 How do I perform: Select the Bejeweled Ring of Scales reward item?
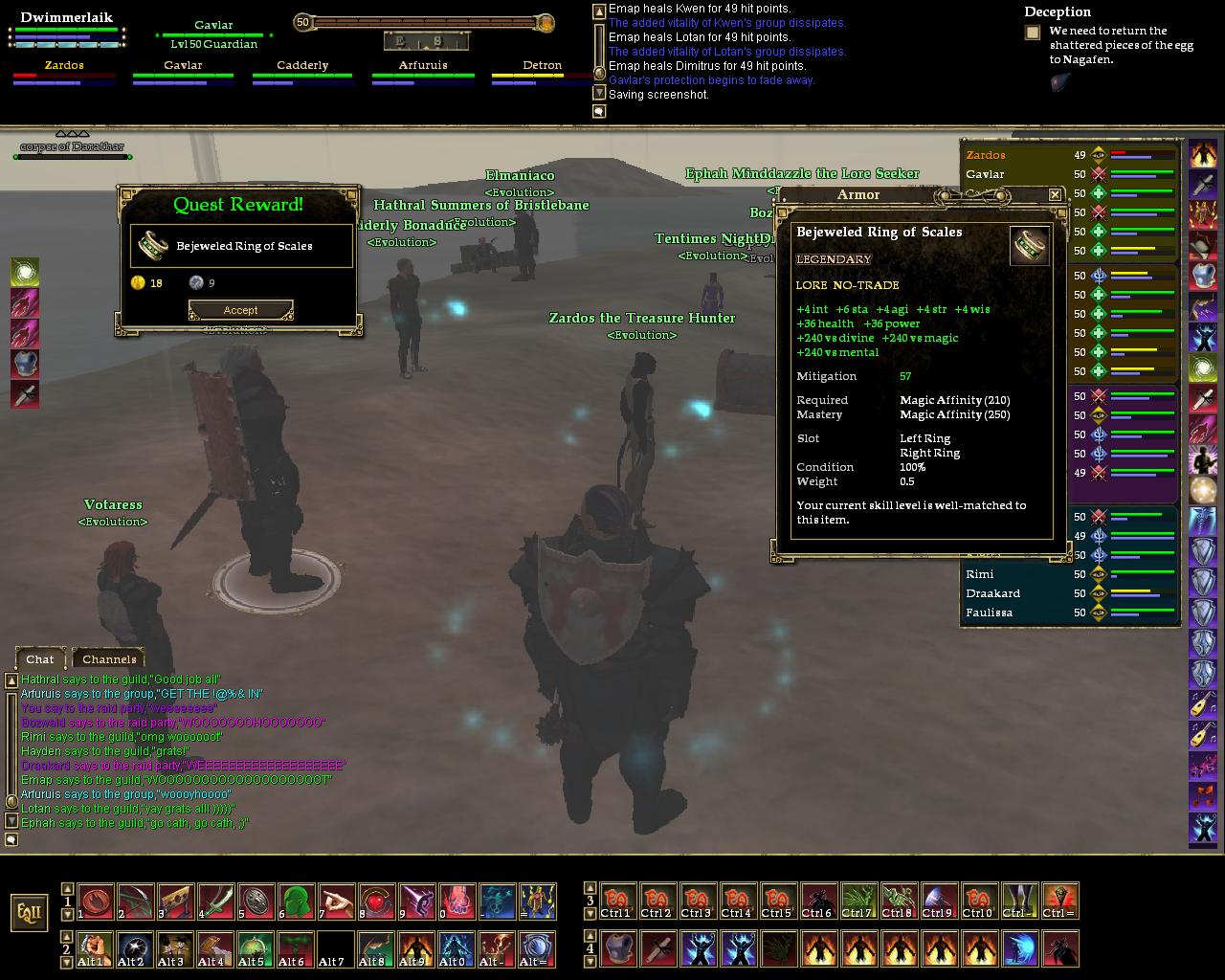point(241,246)
